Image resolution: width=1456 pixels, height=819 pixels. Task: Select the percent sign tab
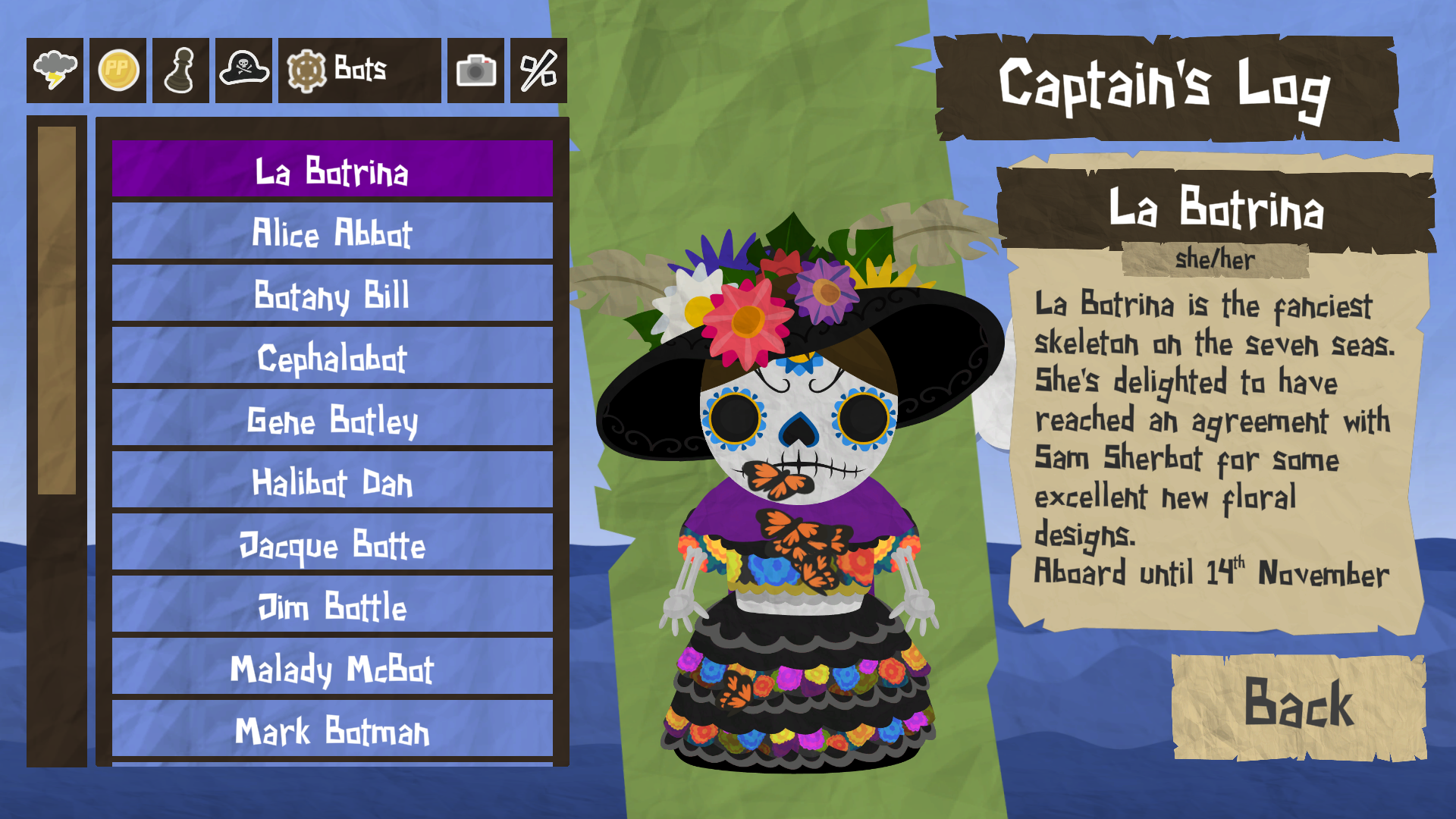point(538,71)
